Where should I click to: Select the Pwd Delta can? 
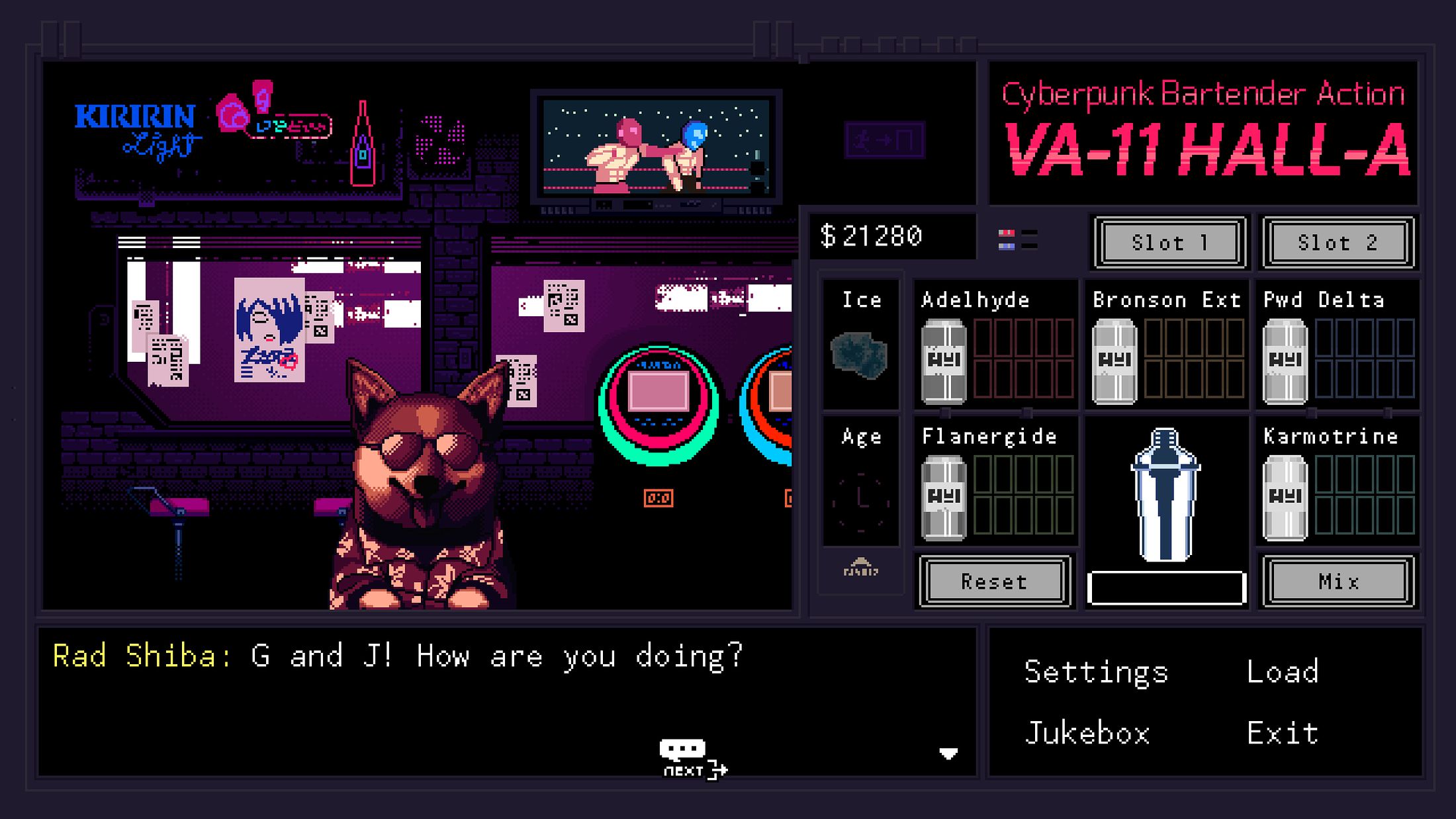coord(1285,361)
